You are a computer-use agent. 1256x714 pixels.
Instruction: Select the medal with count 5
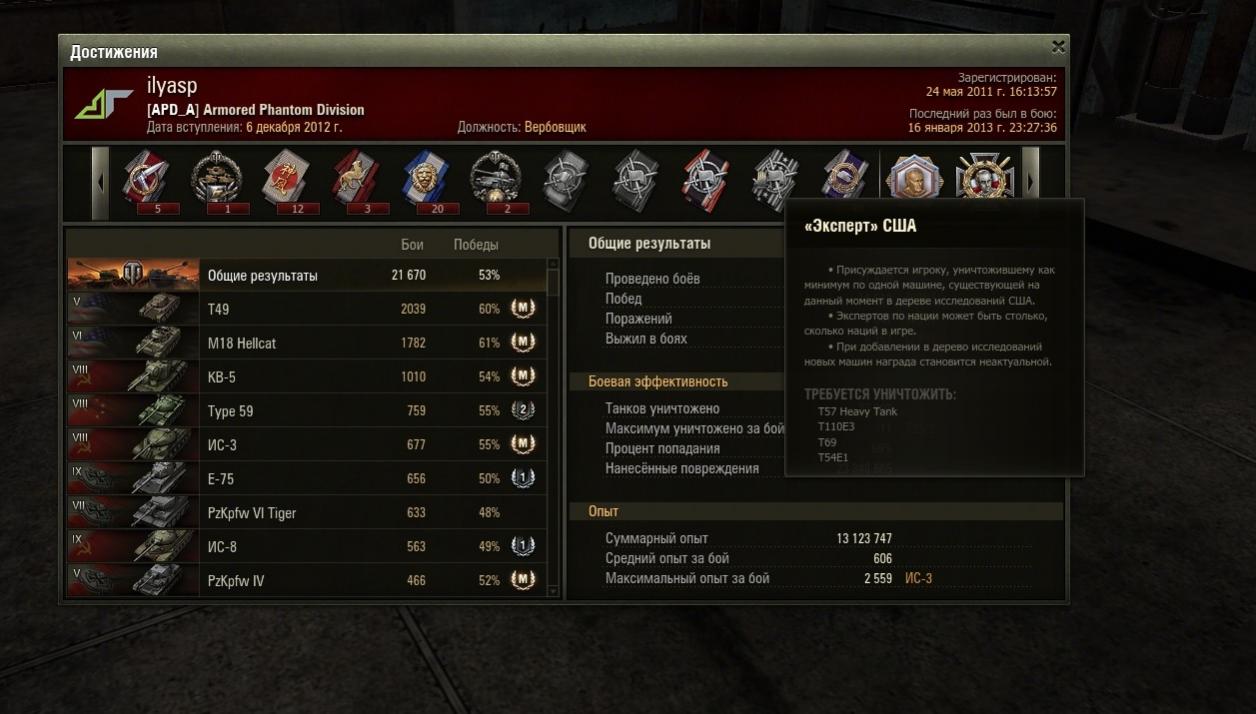147,179
